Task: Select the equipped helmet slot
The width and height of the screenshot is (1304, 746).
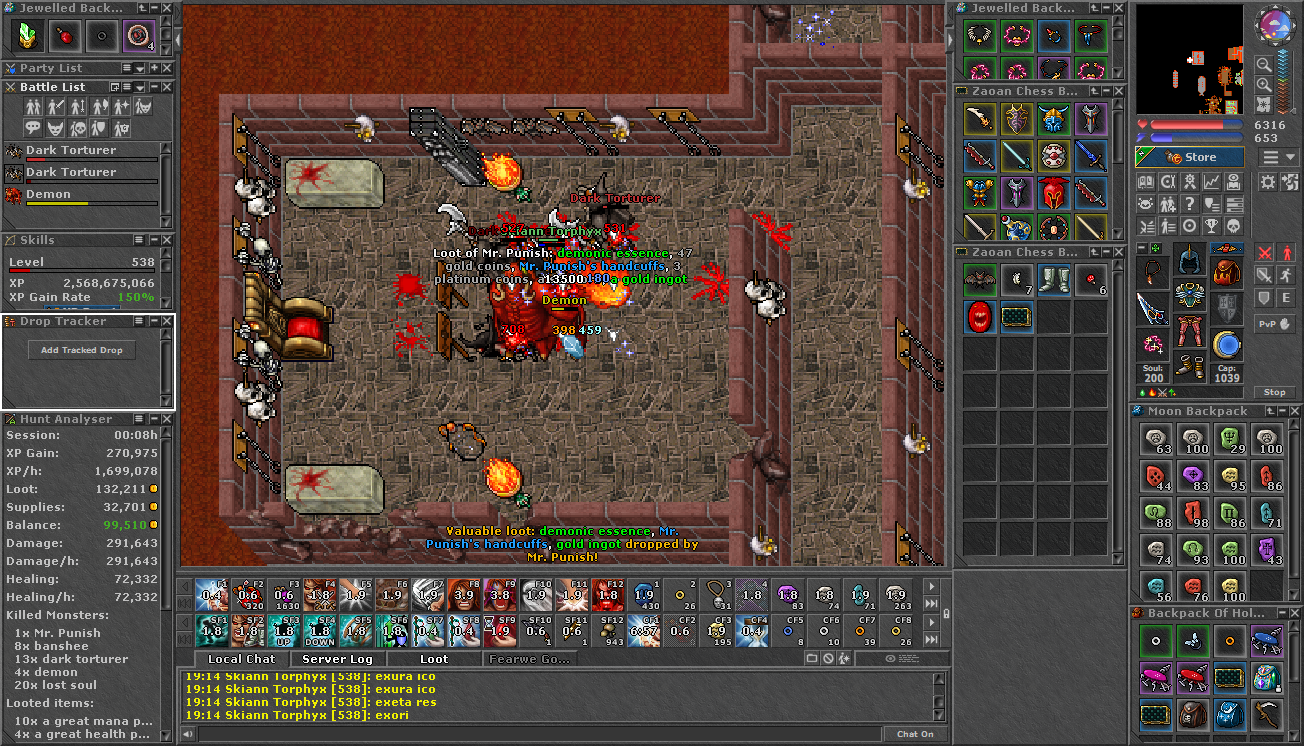Action: (1189, 260)
